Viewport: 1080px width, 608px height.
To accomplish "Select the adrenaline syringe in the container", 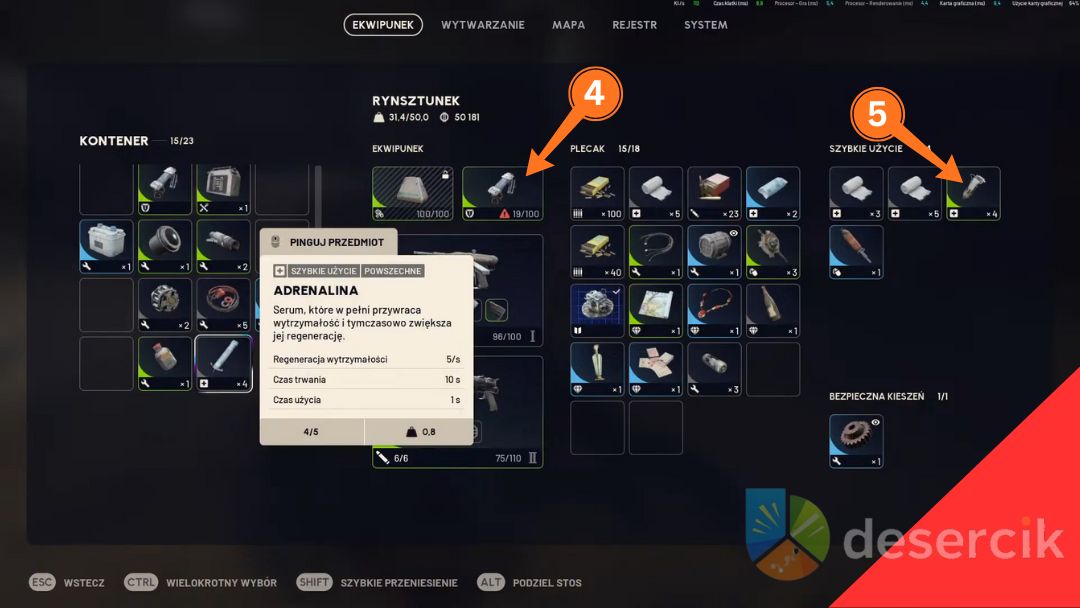I will [224, 363].
